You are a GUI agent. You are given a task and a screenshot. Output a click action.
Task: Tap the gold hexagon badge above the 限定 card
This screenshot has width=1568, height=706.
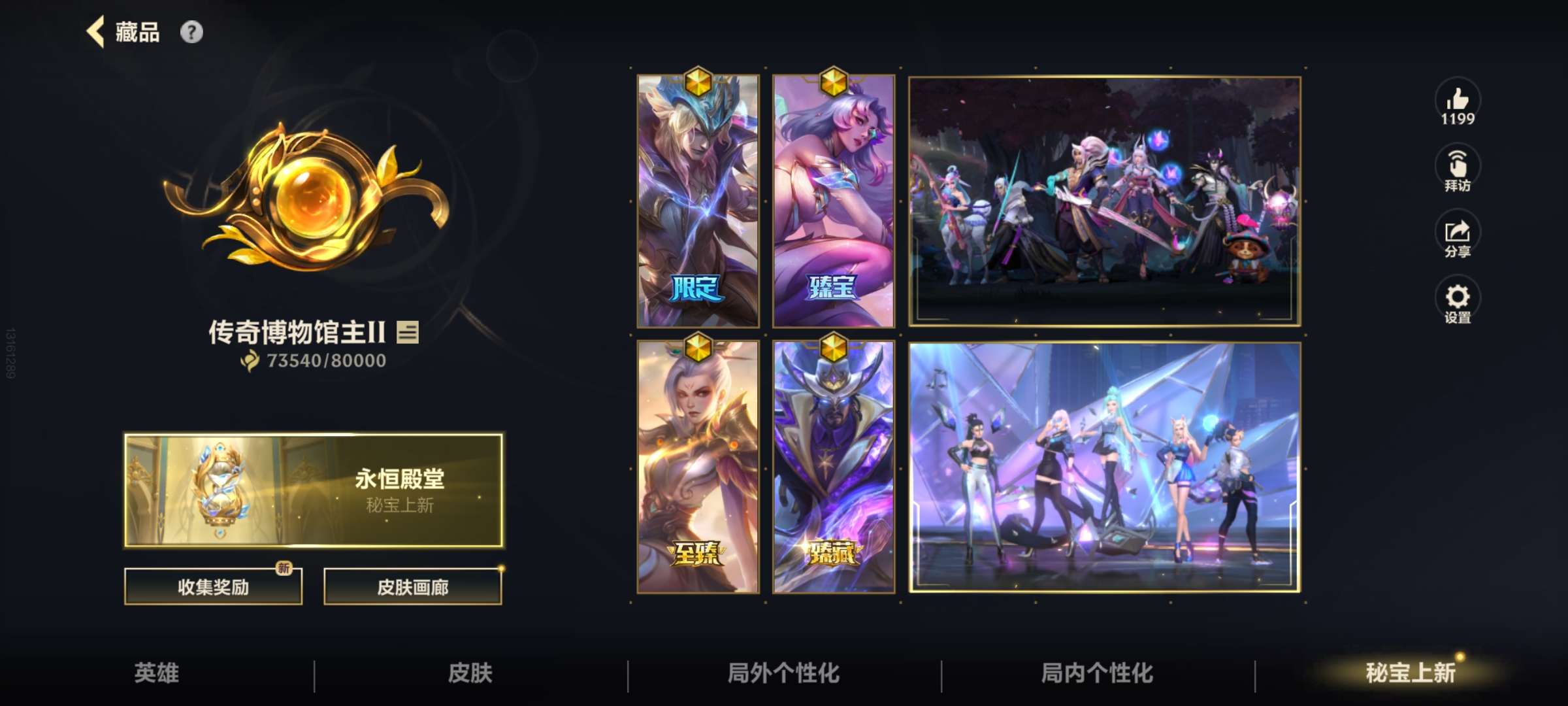click(700, 82)
